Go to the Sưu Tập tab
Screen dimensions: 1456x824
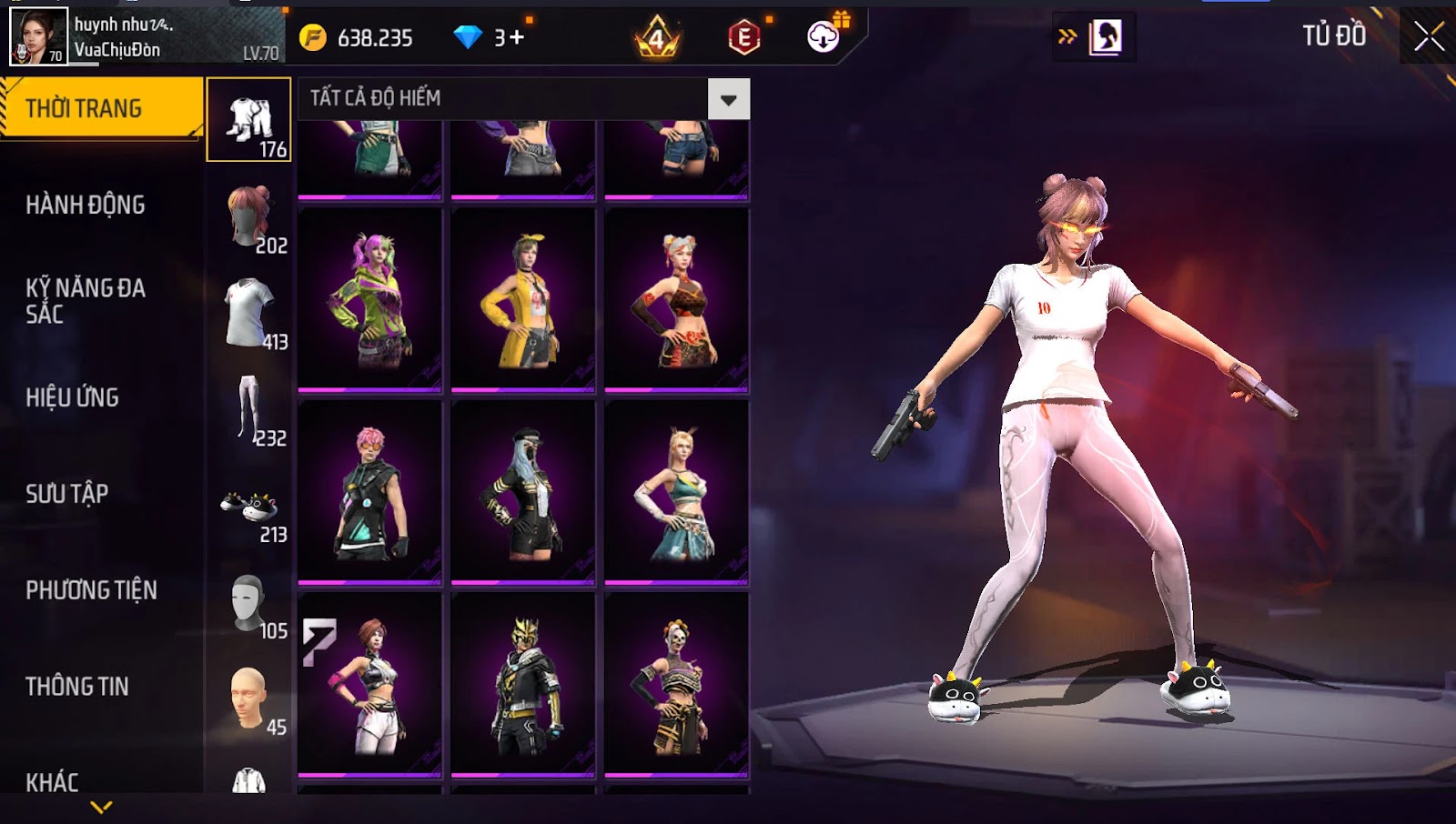coord(67,494)
